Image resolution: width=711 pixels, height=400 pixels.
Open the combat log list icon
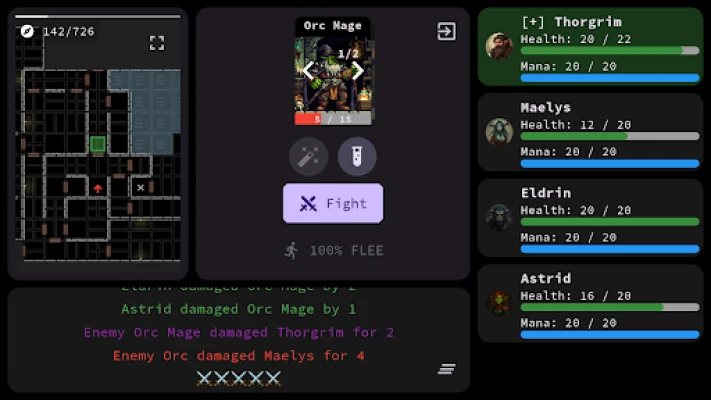tap(446, 369)
